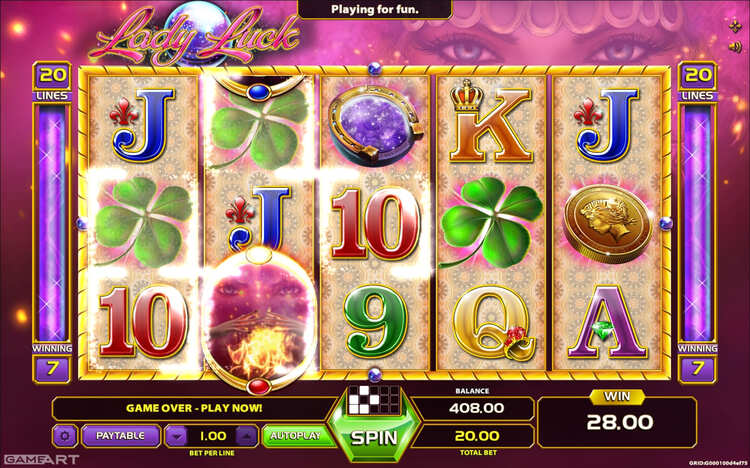Open the gear settings menu
This screenshot has height=468, width=750.
coord(66,436)
